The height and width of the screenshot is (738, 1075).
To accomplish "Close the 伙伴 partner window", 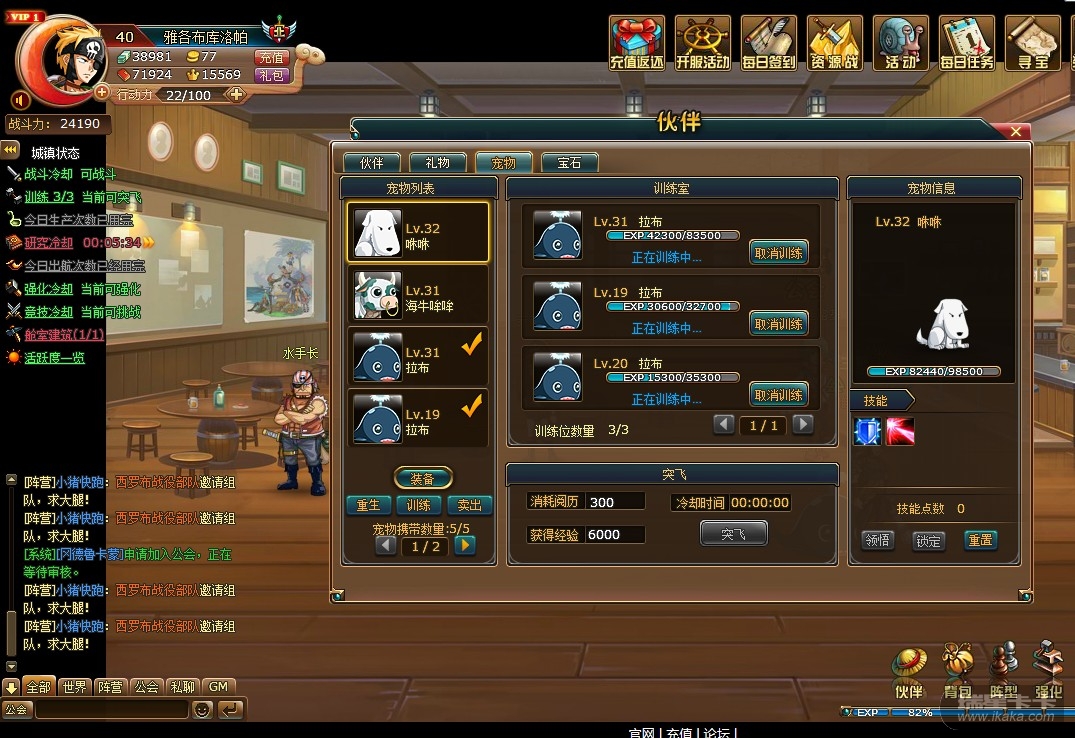I will [1016, 131].
